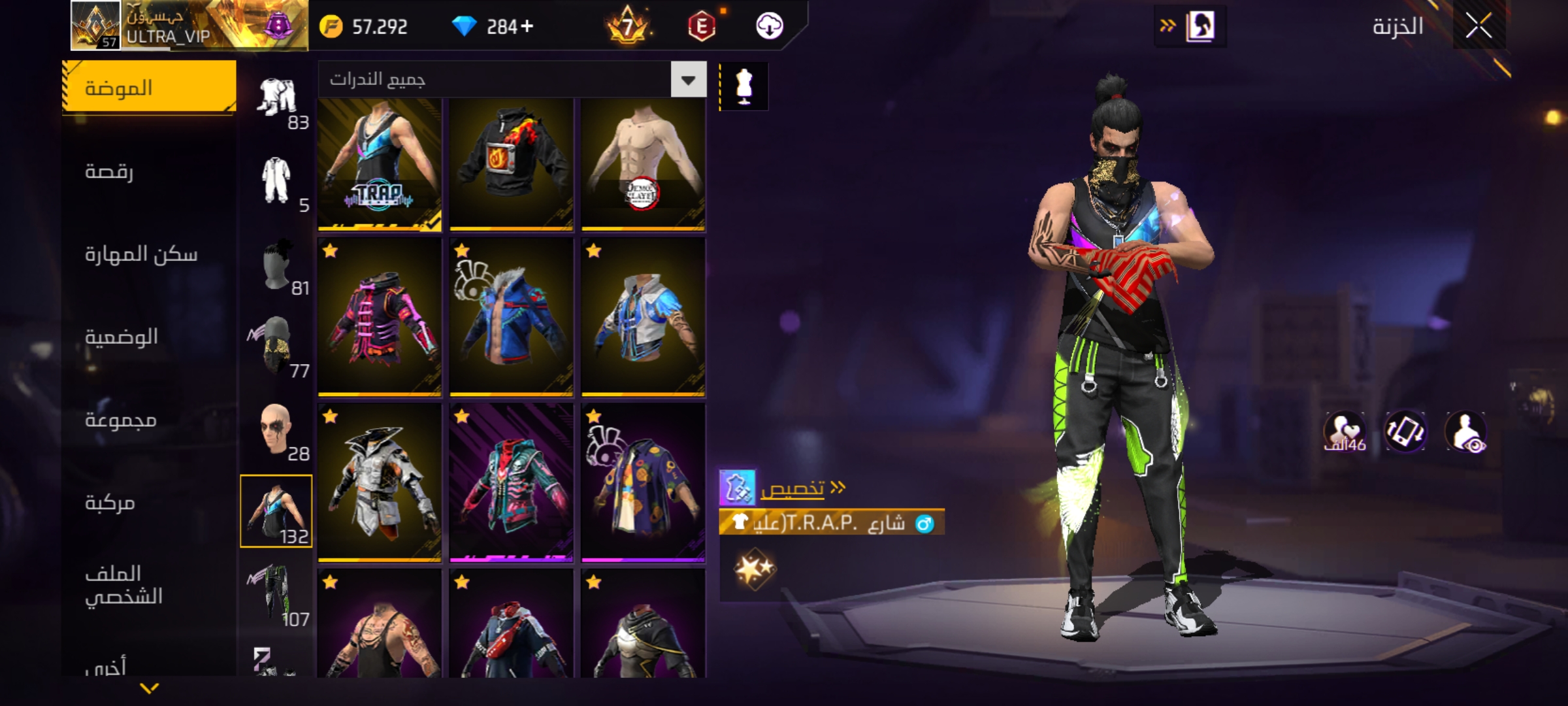Open the cloud download icon

click(x=769, y=26)
